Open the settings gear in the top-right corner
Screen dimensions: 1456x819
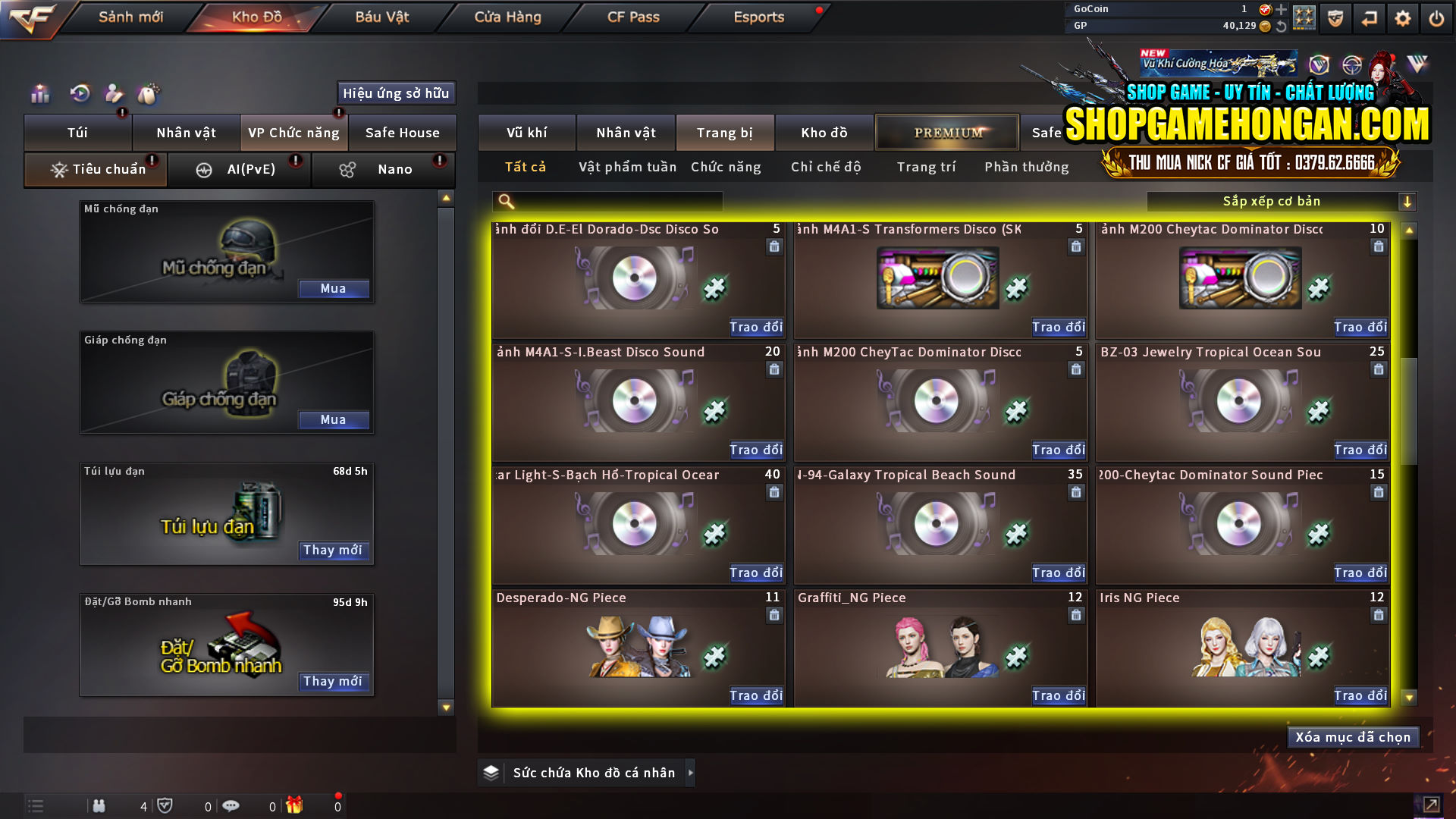tap(1403, 17)
